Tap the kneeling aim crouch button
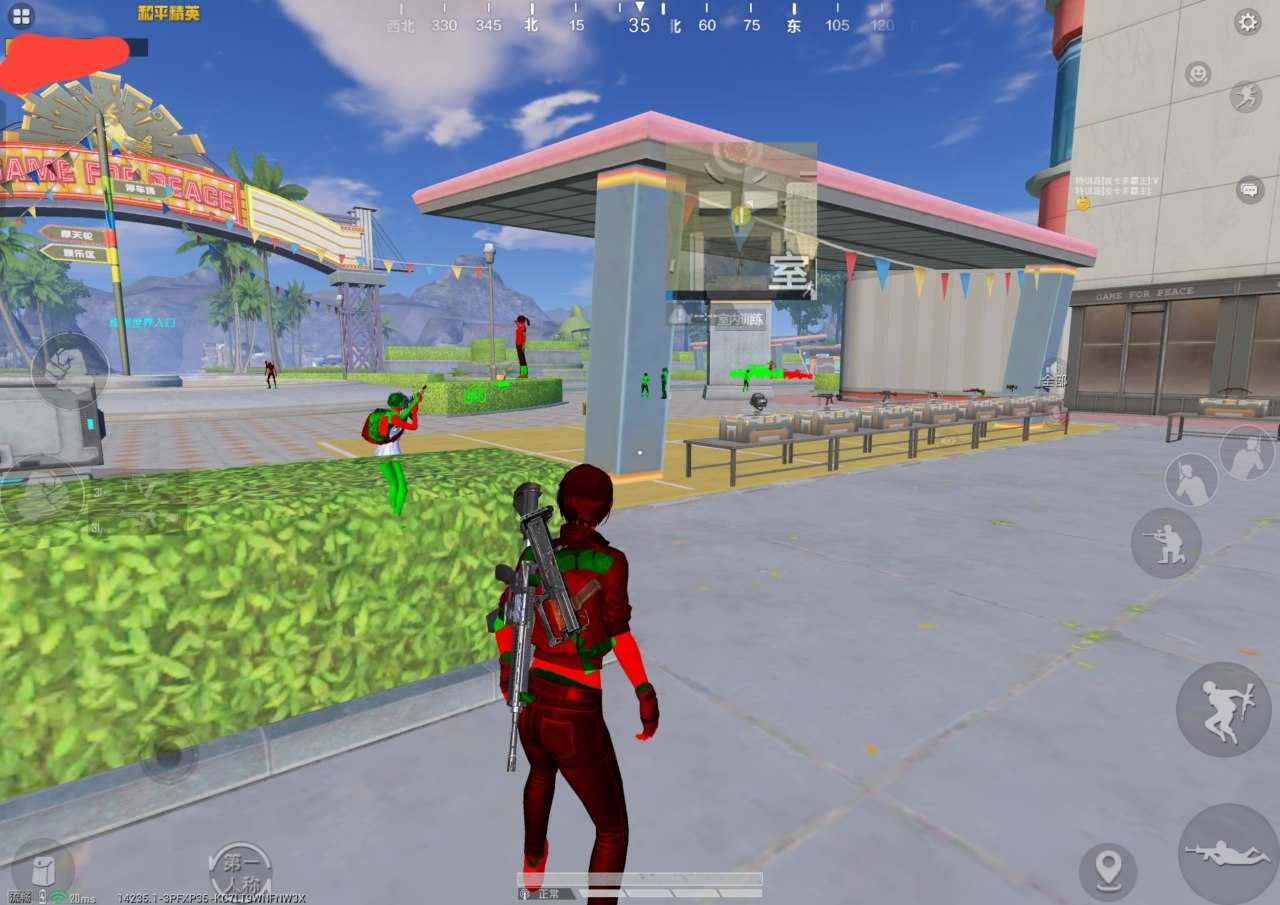 pos(1165,543)
